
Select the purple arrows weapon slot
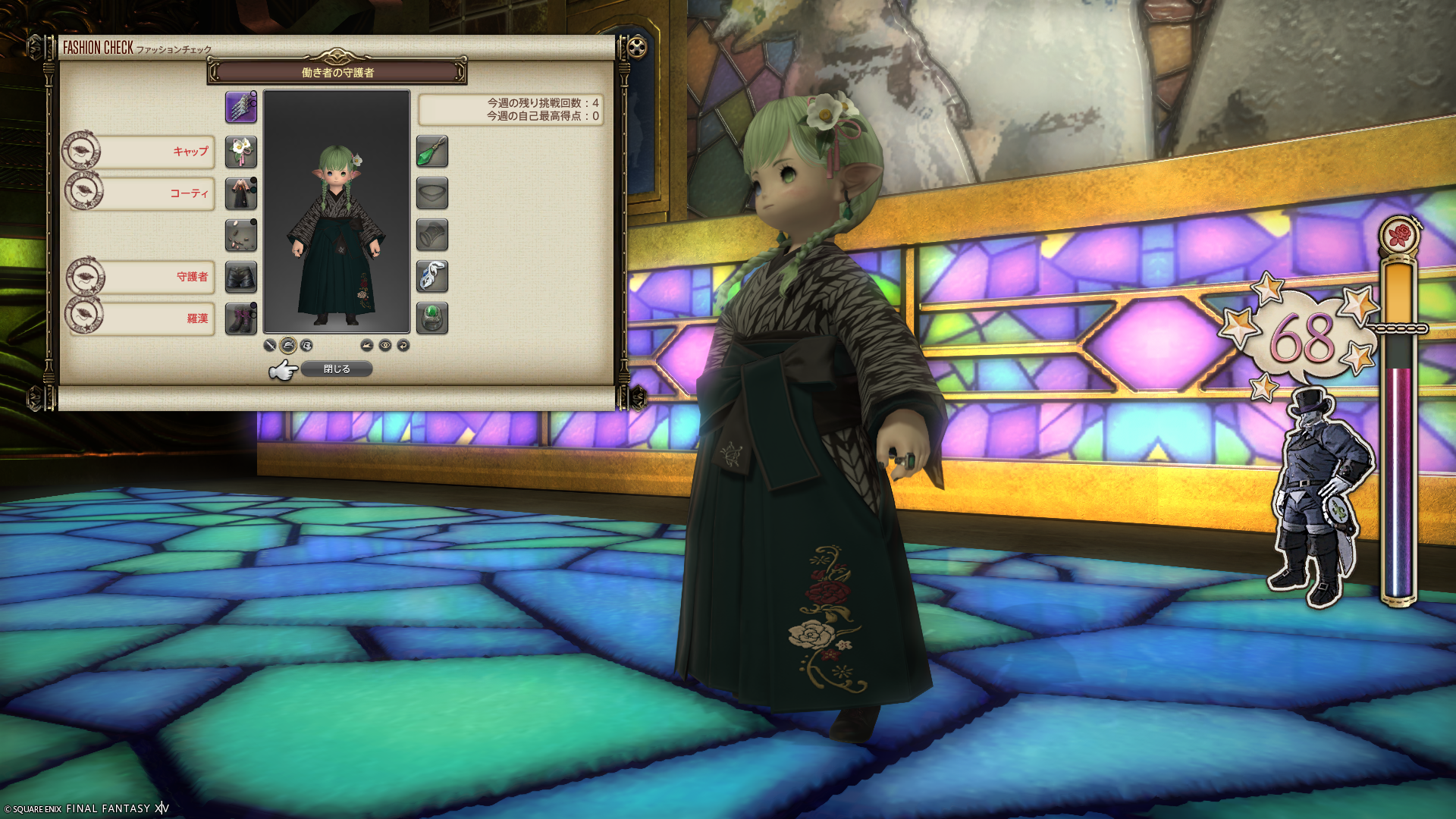[x=241, y=107]
